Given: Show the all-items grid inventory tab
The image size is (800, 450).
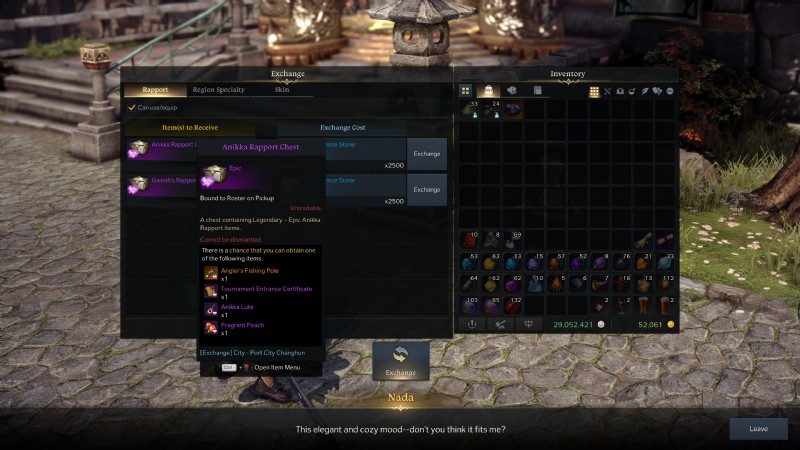Looking at the screenshot, I should click(x=466, y=91).
